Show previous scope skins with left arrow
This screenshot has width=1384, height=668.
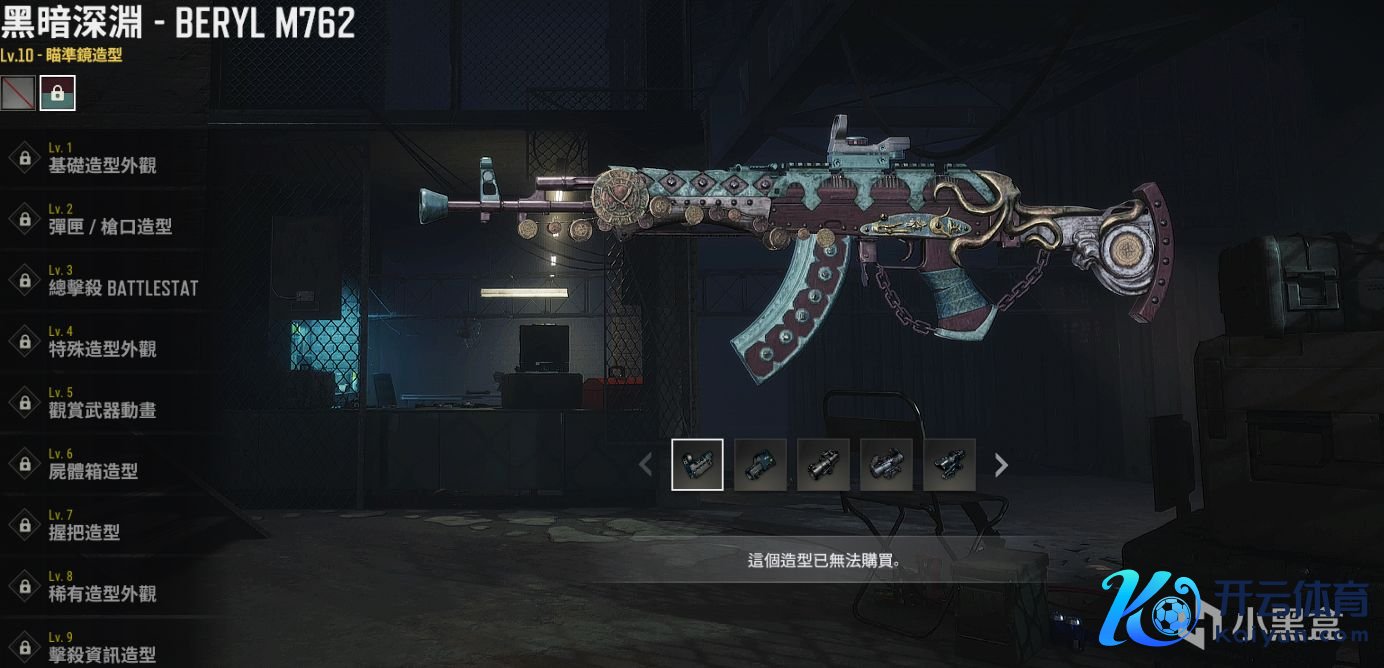[646, 464]
